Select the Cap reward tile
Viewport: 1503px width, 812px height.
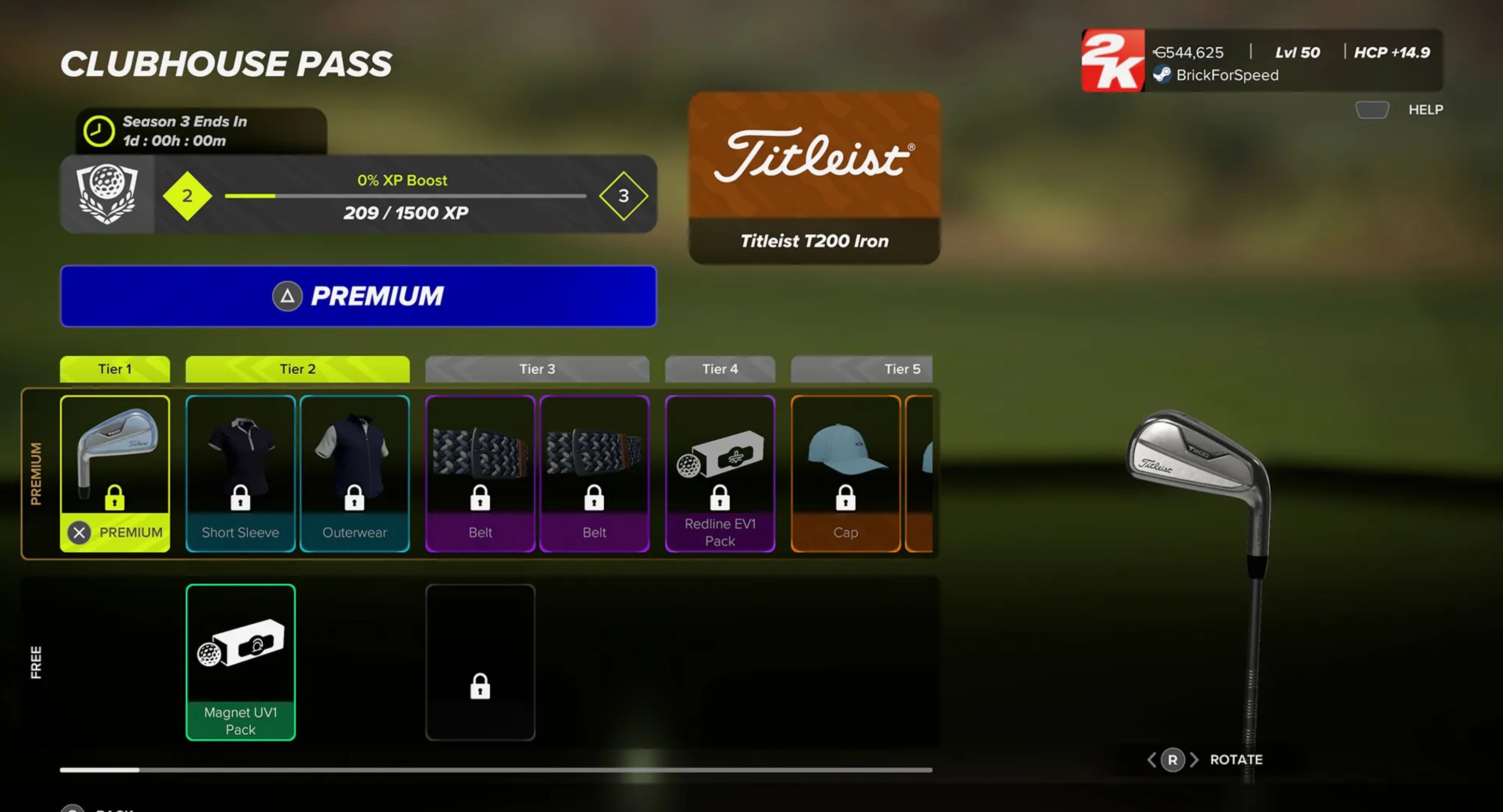pyautogui.click(x=845, y=473)
